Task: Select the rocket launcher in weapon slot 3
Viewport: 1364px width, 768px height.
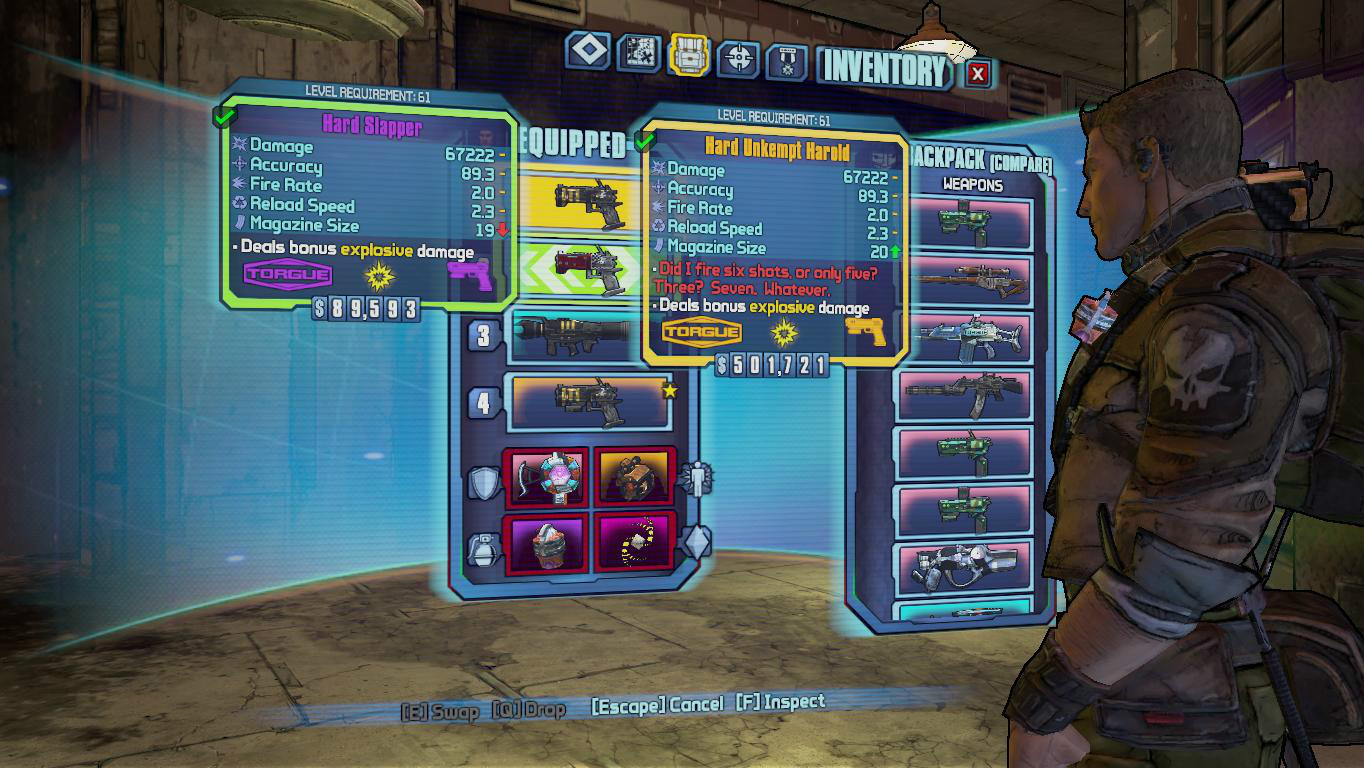Action: [x=575, y=335]
